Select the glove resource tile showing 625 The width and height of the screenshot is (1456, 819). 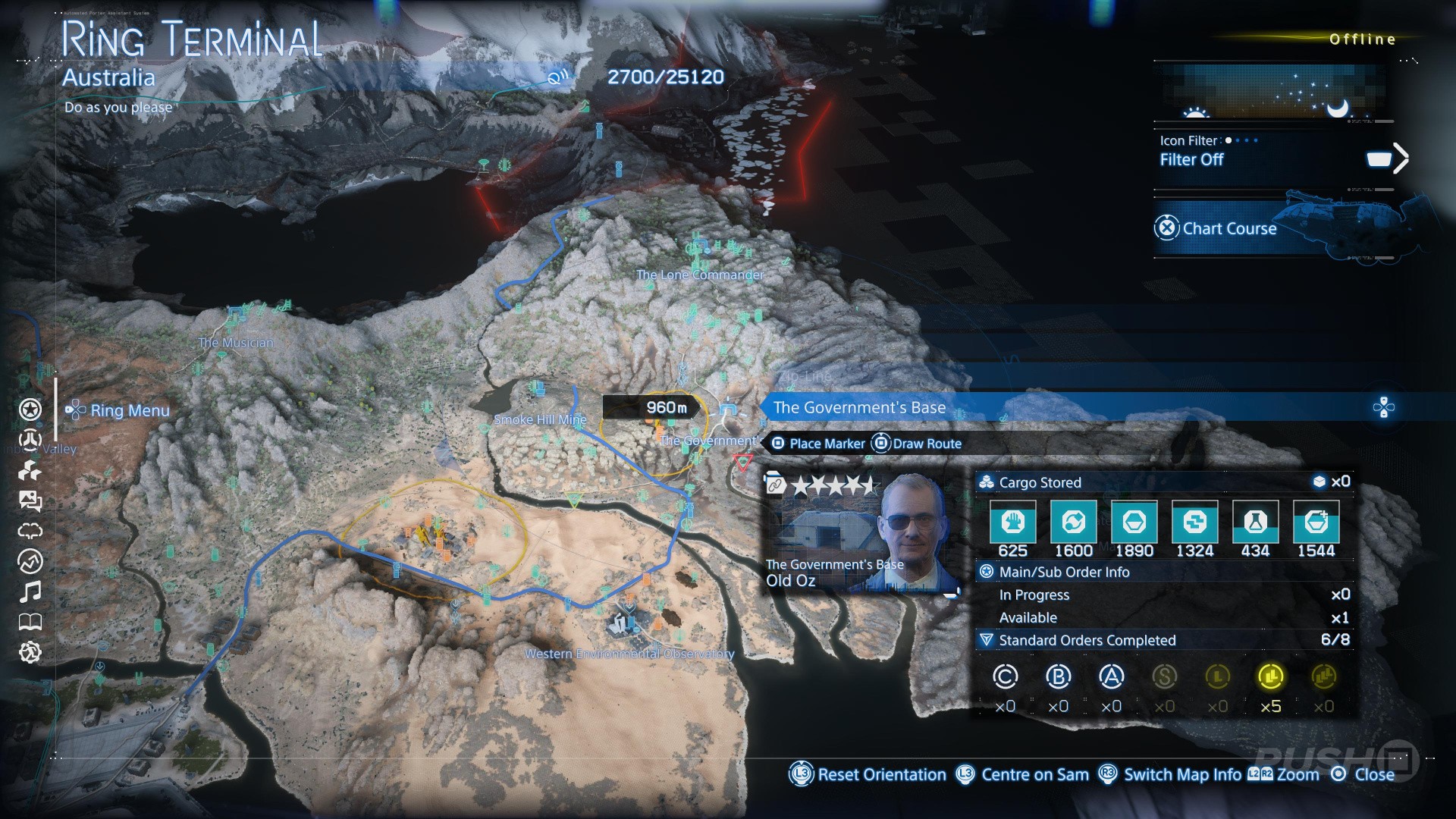[x=1012, y=522]
